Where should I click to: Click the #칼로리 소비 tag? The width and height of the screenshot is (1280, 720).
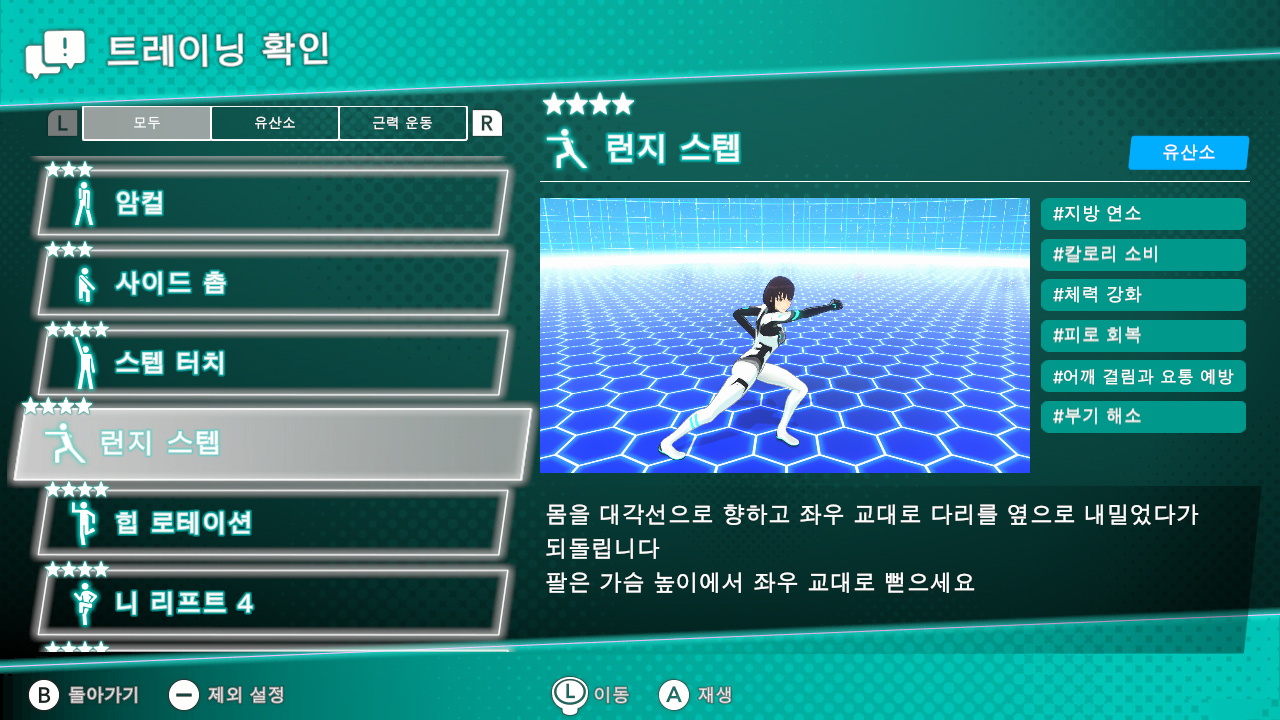coord(1142,254)
